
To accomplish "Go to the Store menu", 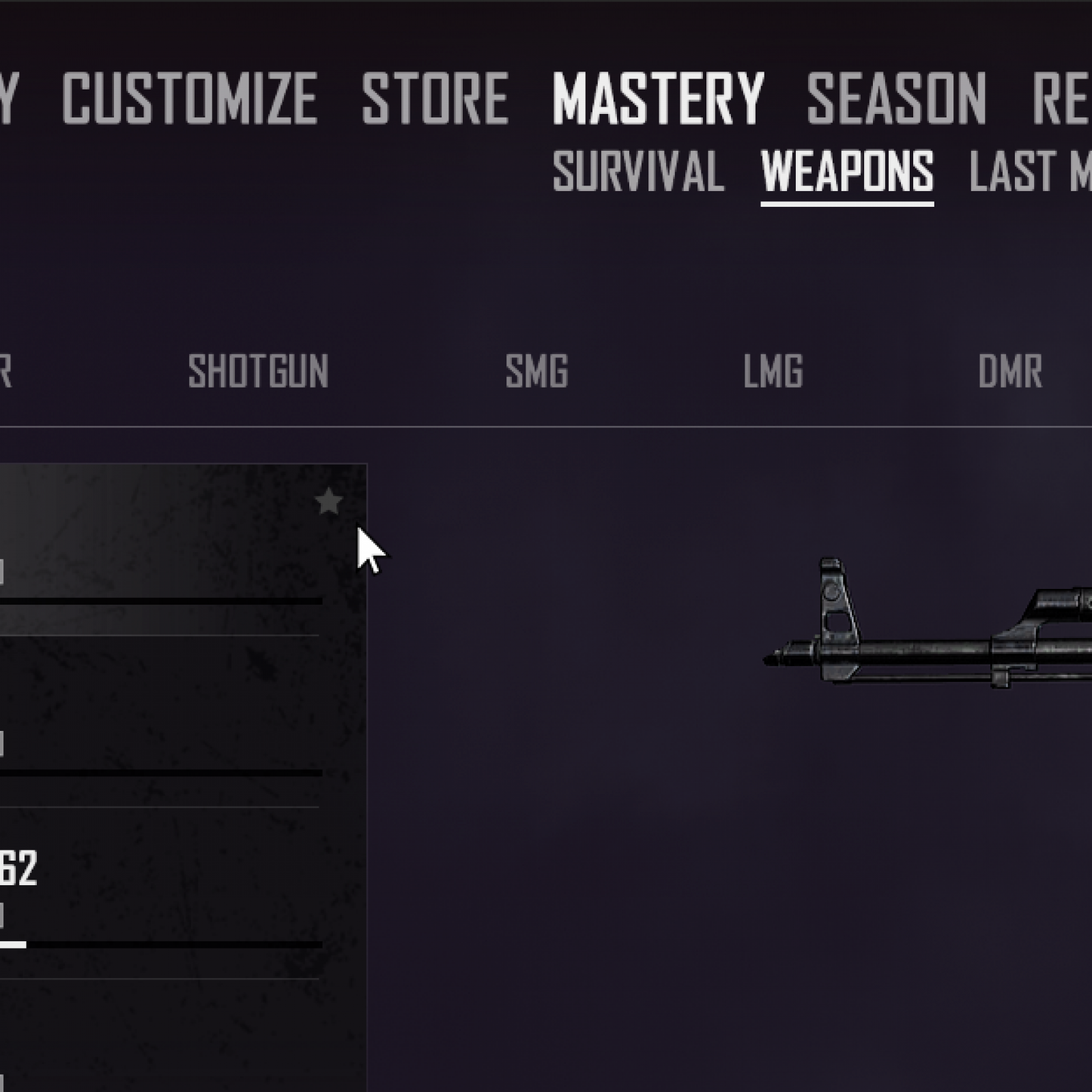I will (x=435, y=99).
